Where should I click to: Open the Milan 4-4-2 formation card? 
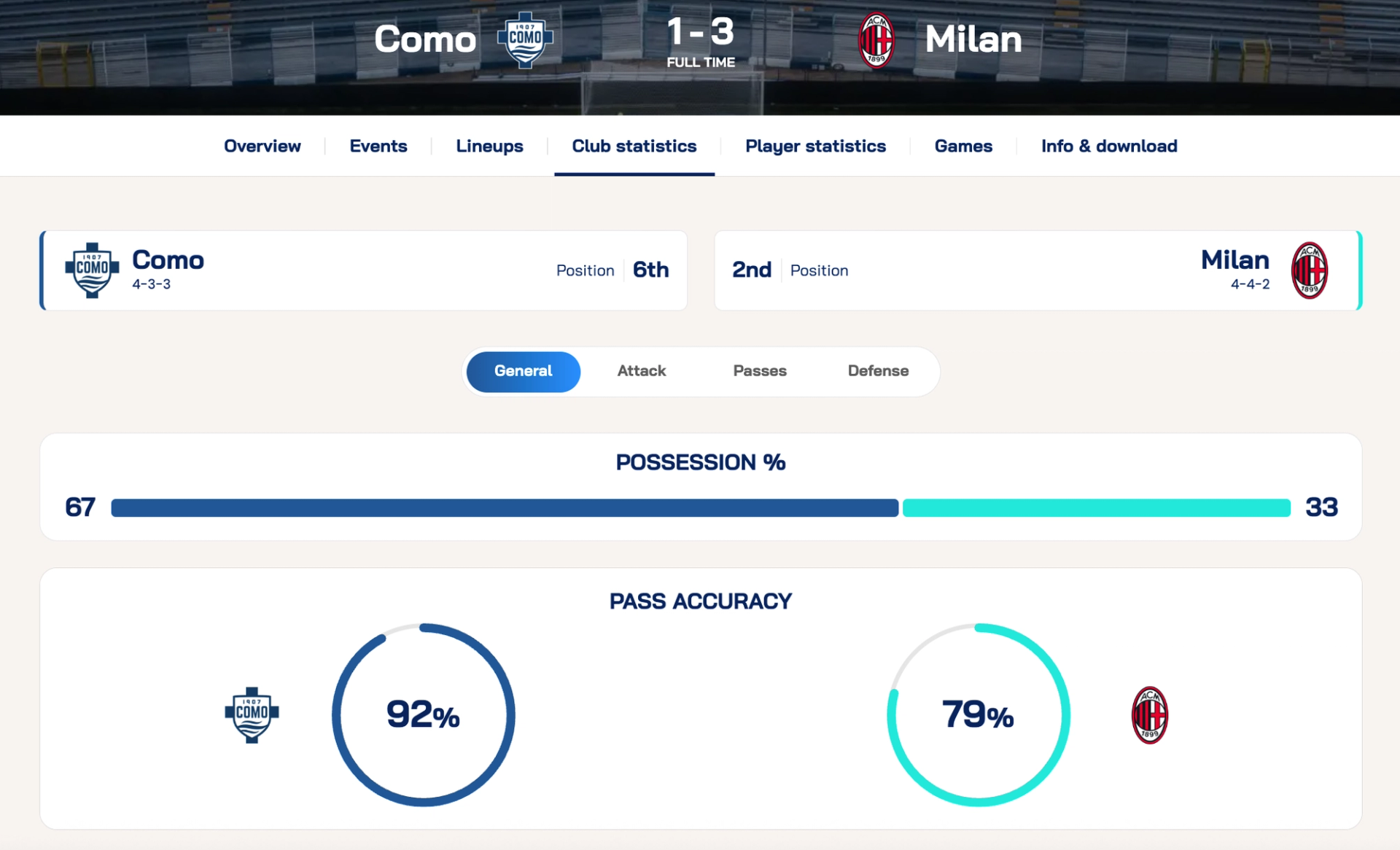[x=1036, y=270]
